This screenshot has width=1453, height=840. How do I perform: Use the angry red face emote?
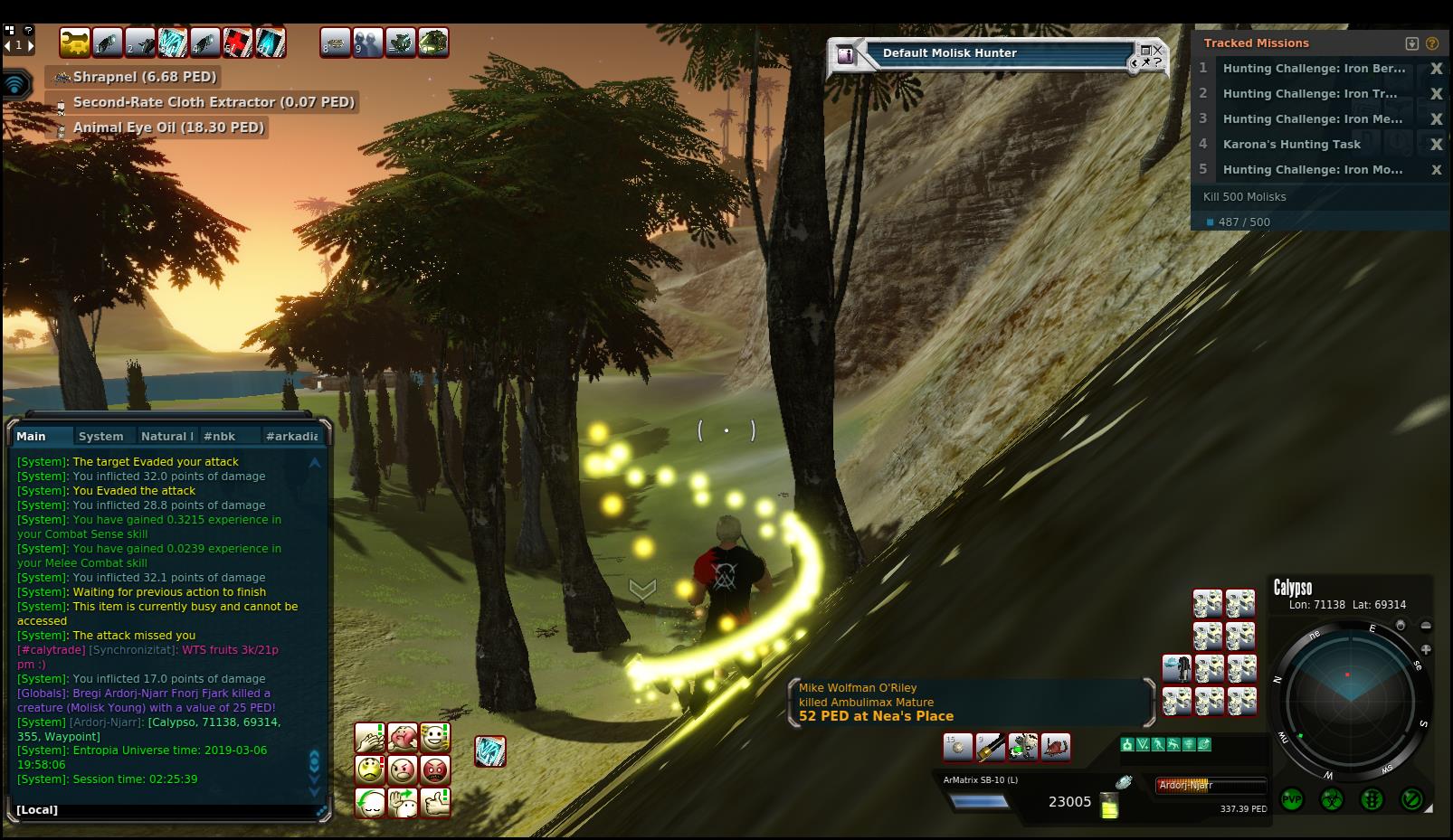coord(435,770)
